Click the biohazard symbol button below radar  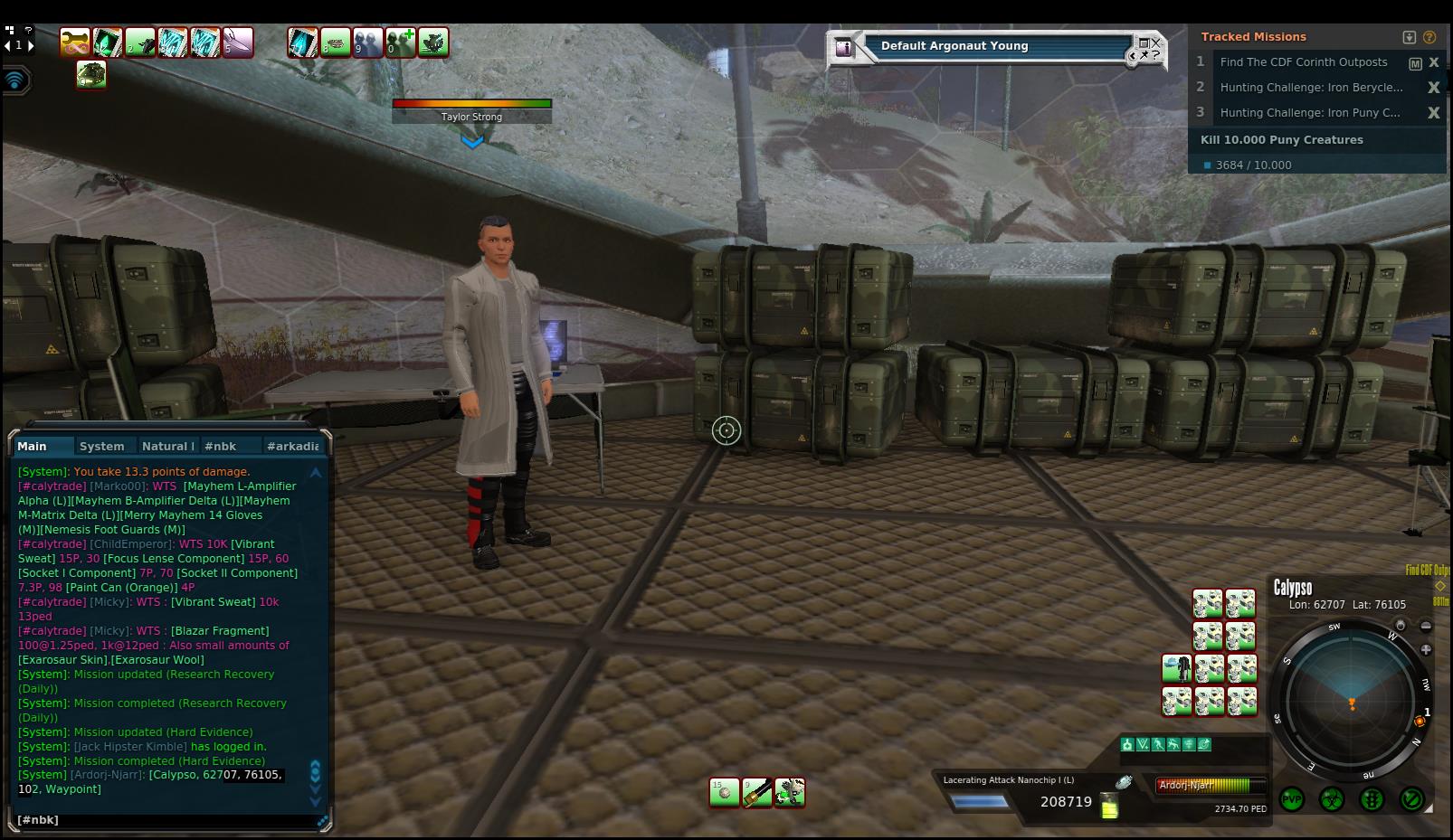1331,799
